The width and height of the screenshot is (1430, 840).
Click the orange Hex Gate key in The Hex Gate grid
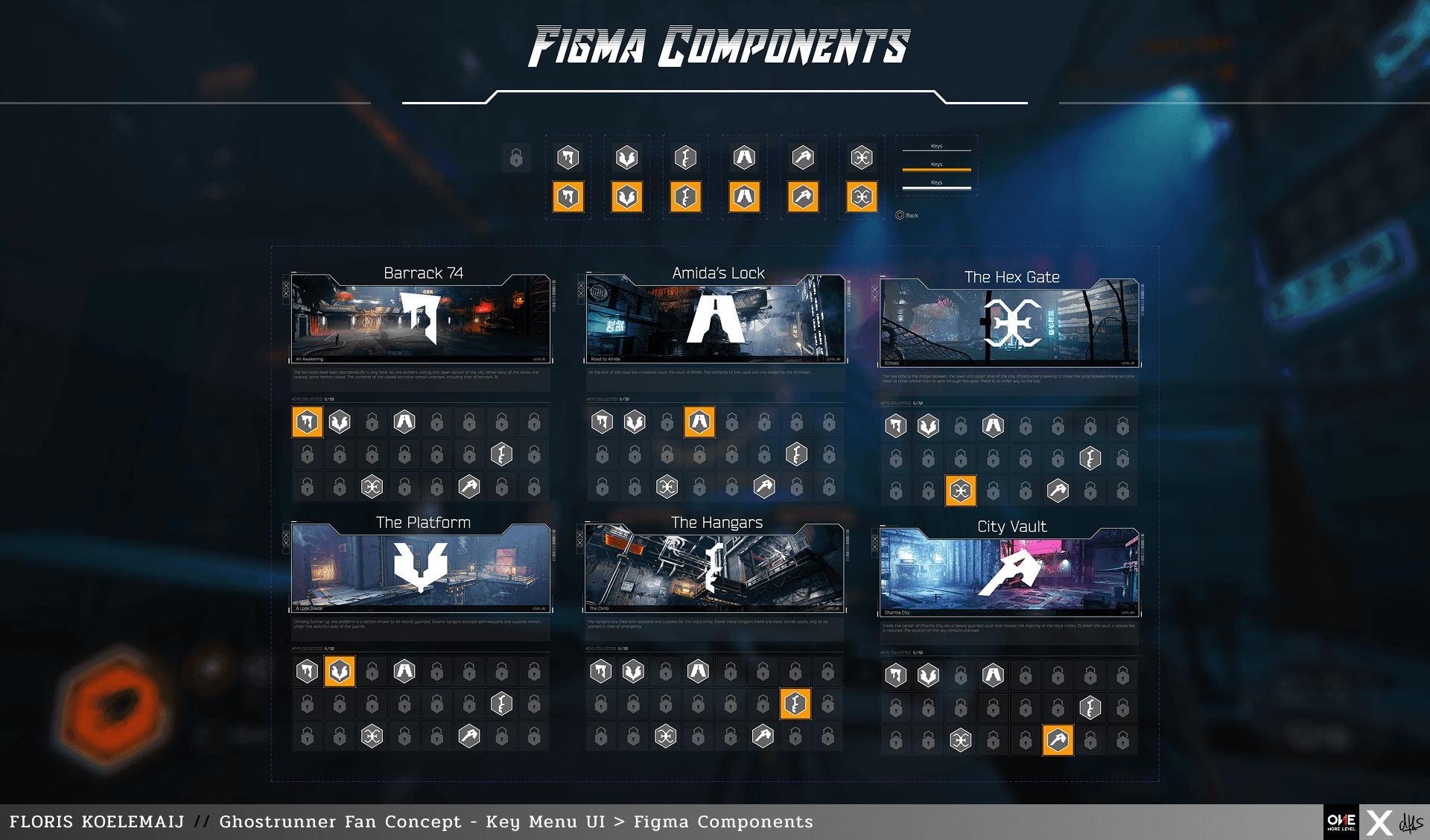point(959,490)
